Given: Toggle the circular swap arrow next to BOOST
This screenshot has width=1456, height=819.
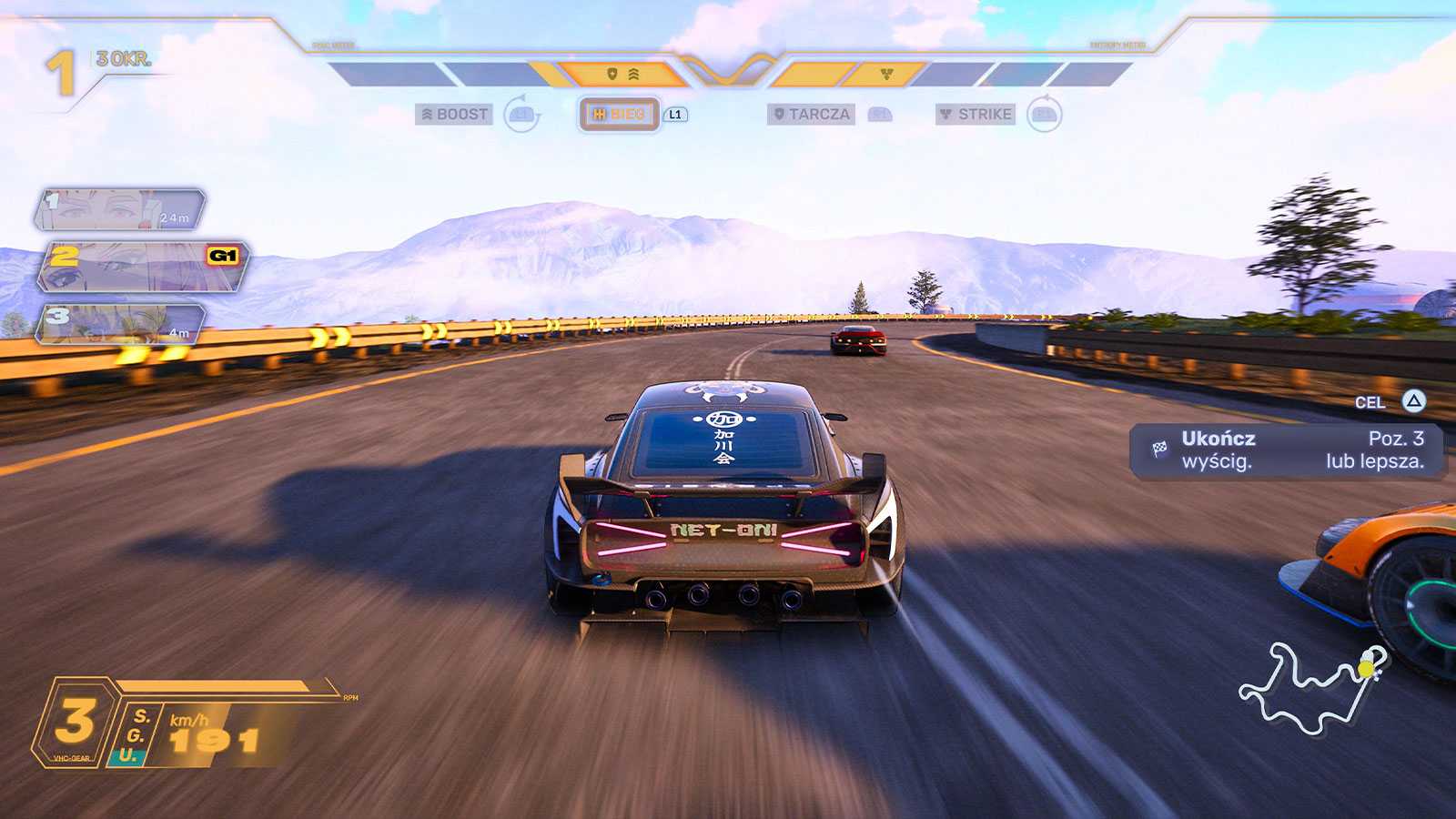Looking at the screenshot, I should click(x=520, y=115).
